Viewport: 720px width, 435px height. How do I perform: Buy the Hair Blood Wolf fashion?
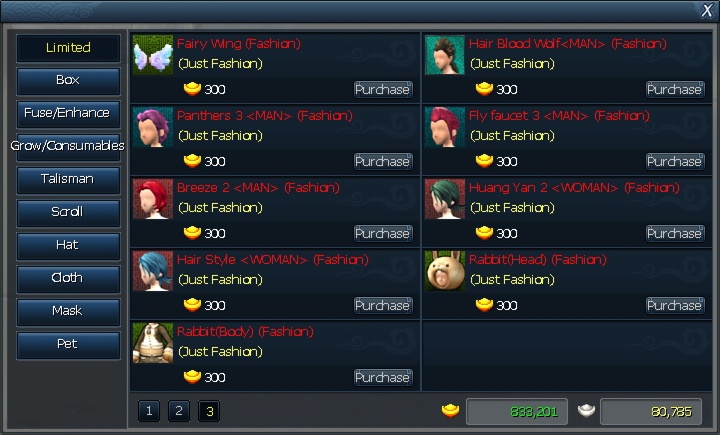tap(675, 89)
